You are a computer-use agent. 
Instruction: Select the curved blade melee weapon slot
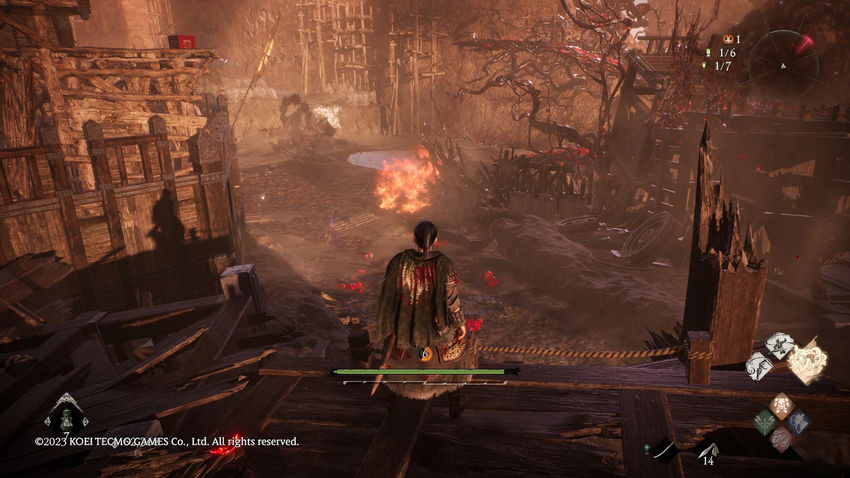pos(663,452)
